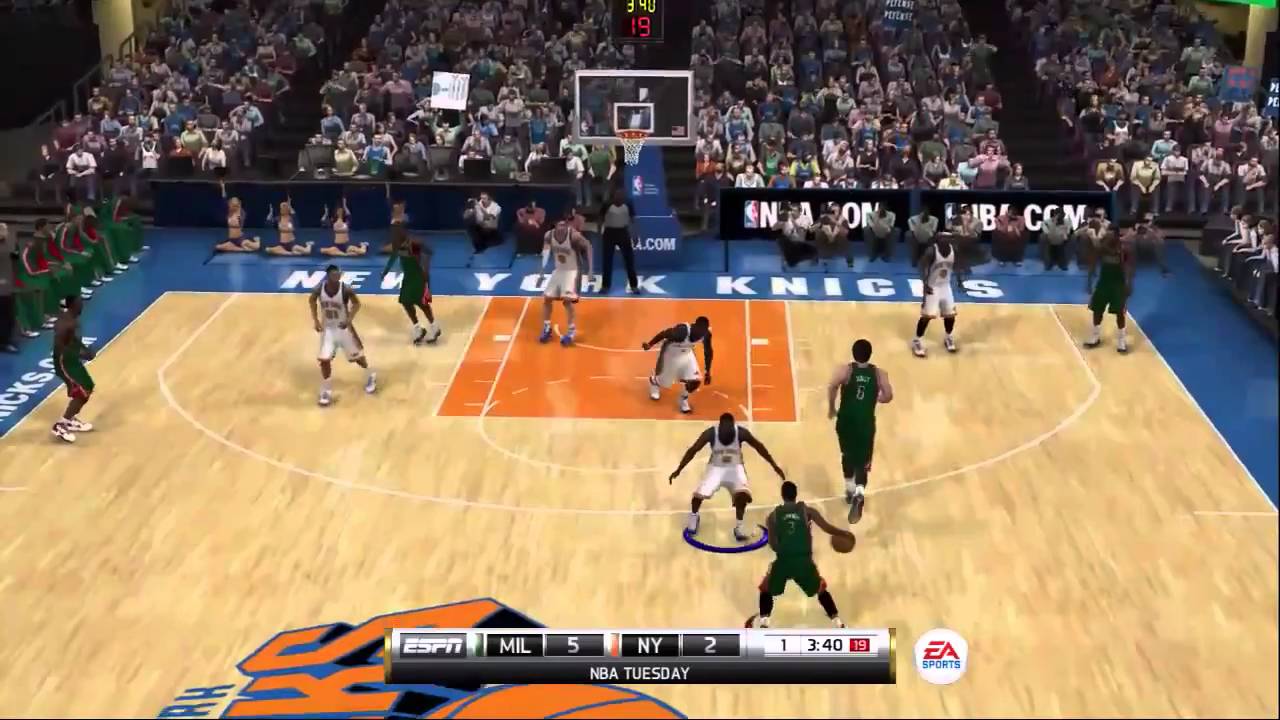Click the NY team abbreviation on the scoreboard
Viewport: 1280px width, 720px height.
650,645
